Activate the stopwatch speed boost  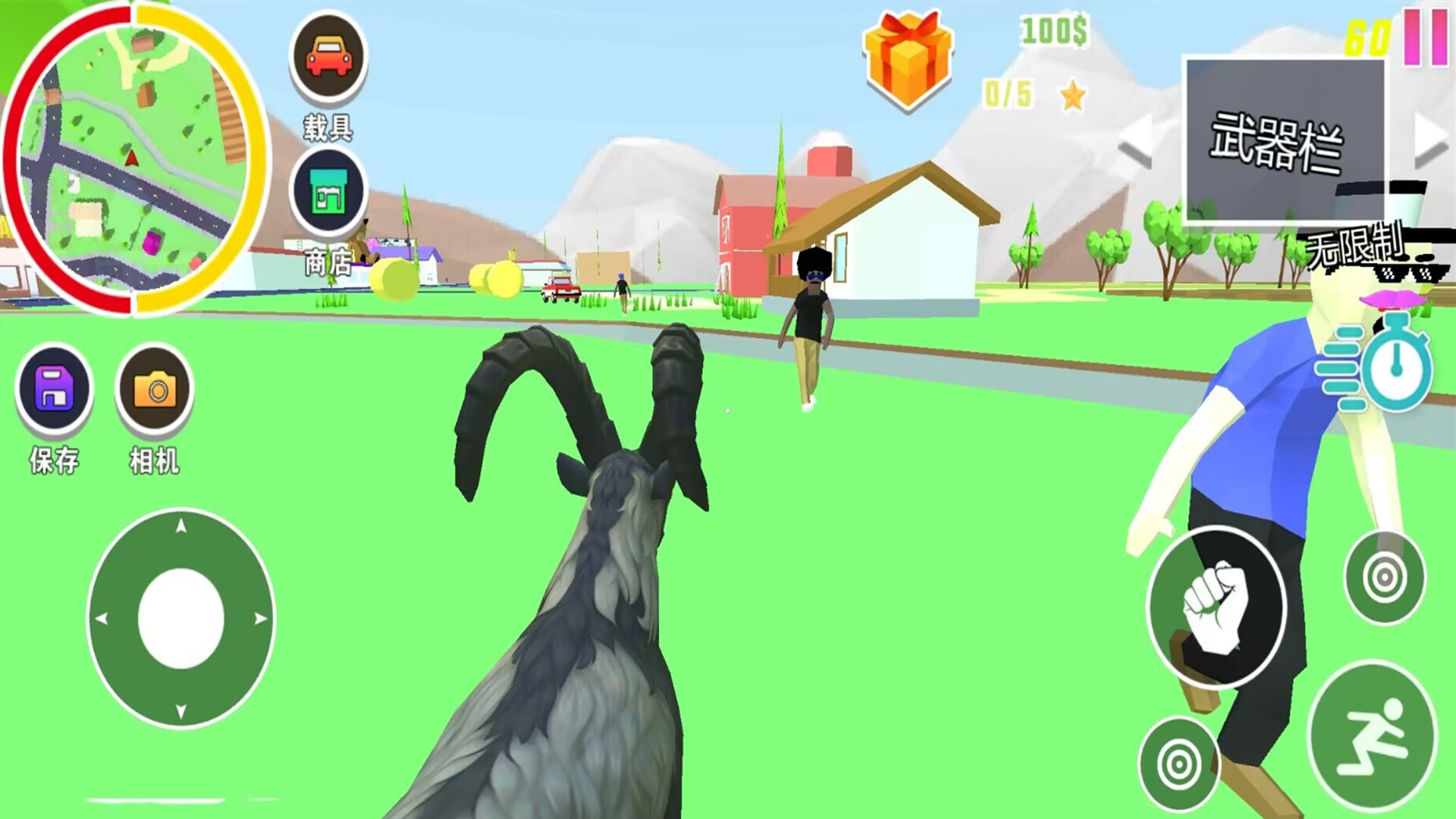tap(1377, 366)
